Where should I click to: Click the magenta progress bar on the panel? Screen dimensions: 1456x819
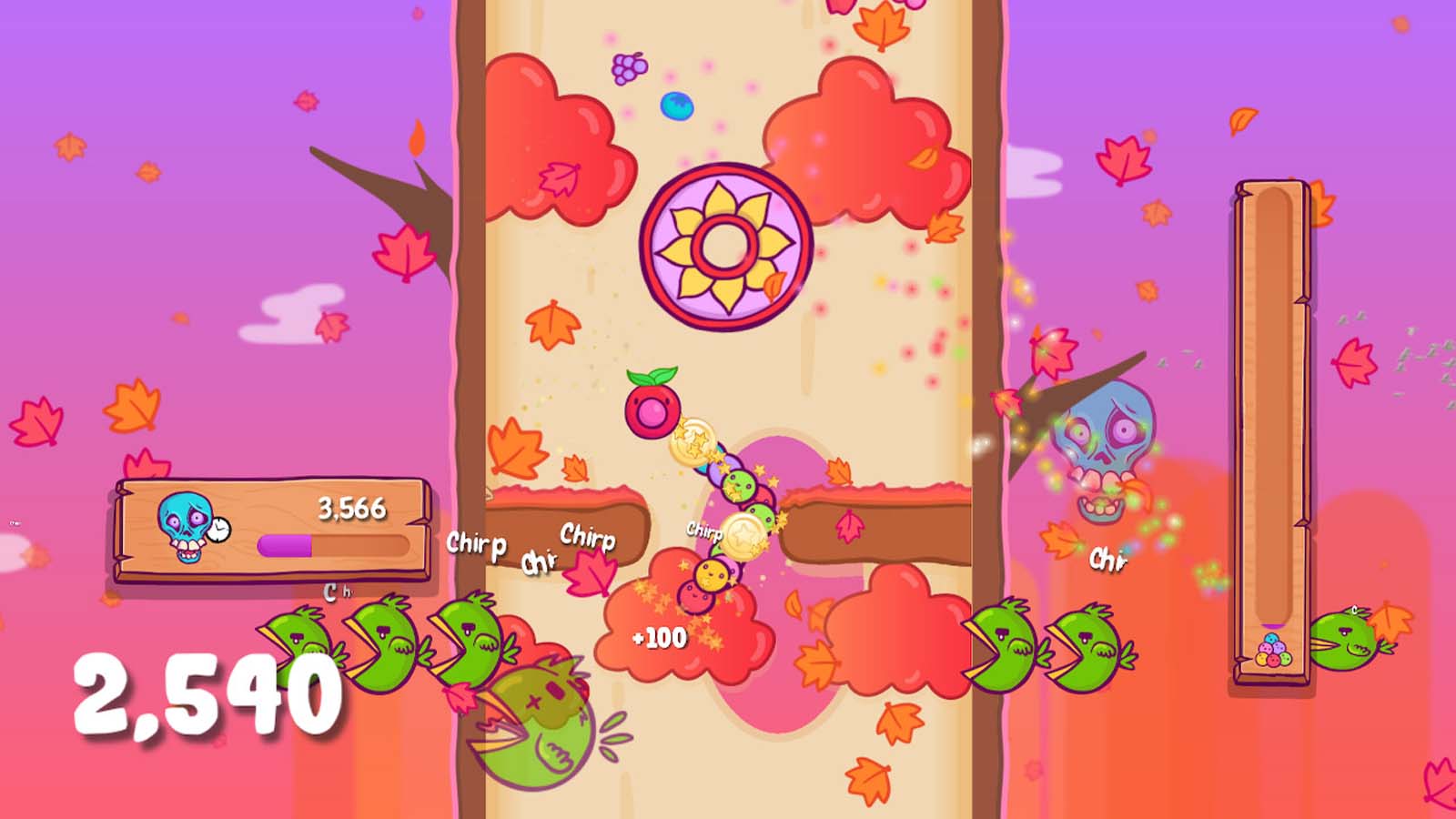point(287,546)
